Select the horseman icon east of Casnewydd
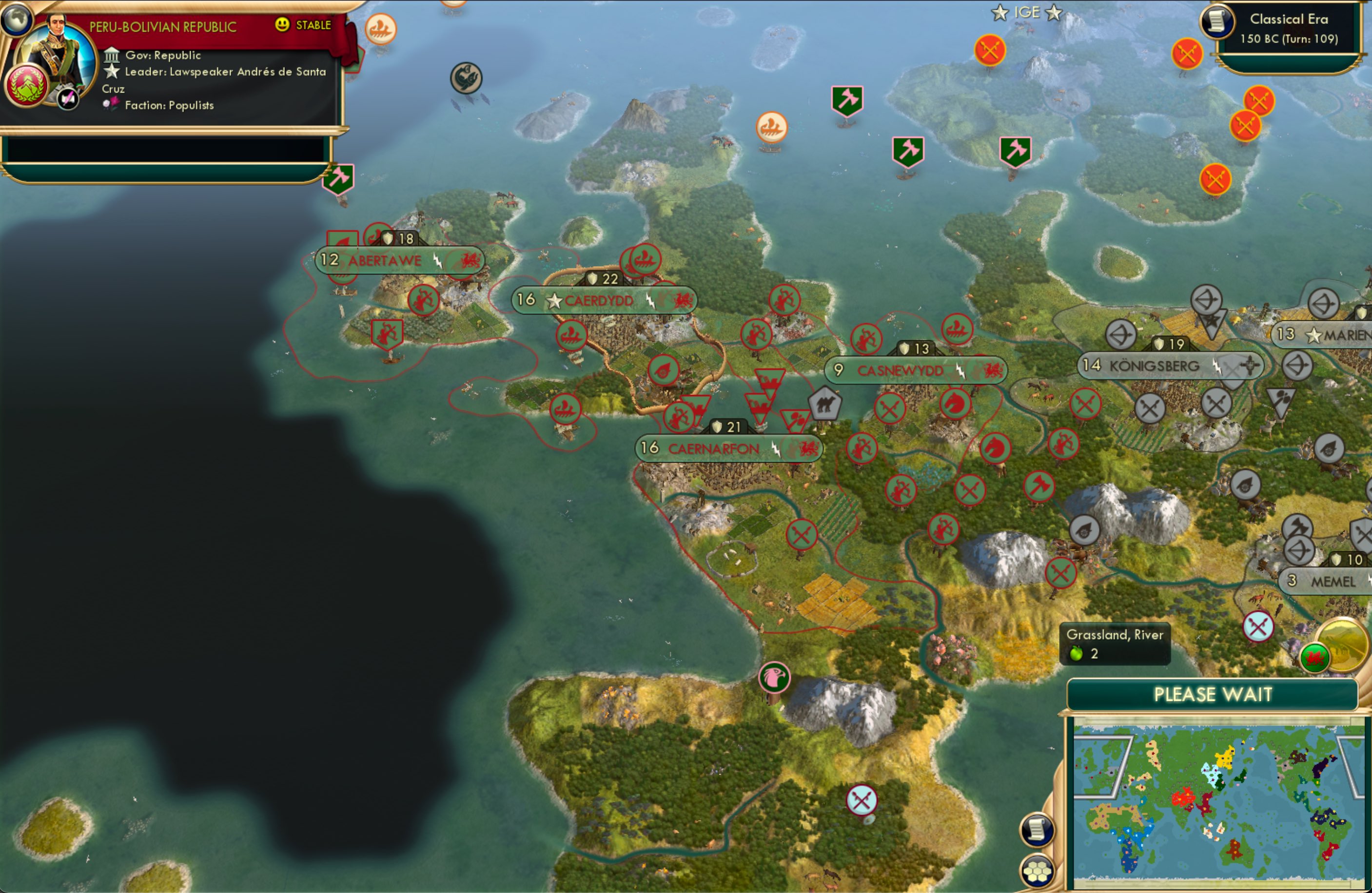The width and height of the screenshot is (1372, 893). pyautogui.click(x=955, y=404)
